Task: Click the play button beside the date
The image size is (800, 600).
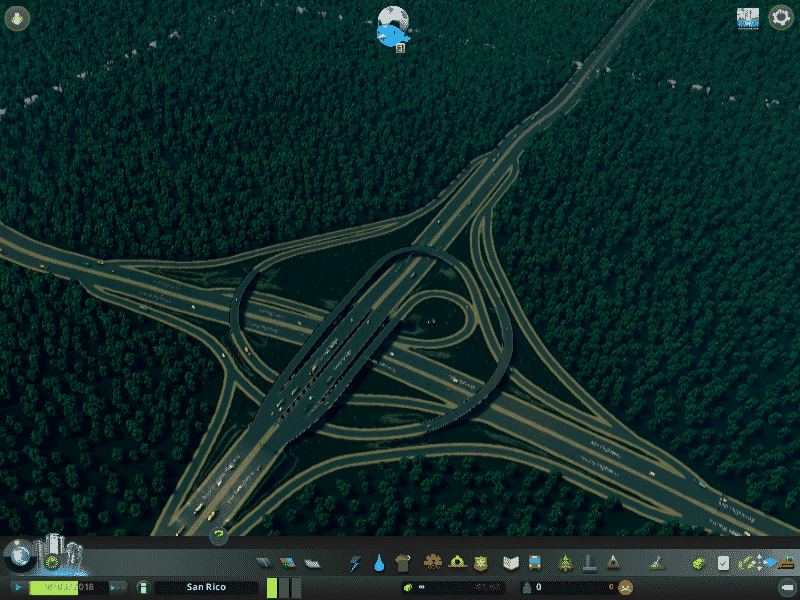Action: pyautogui.click(x=18, y=588)
